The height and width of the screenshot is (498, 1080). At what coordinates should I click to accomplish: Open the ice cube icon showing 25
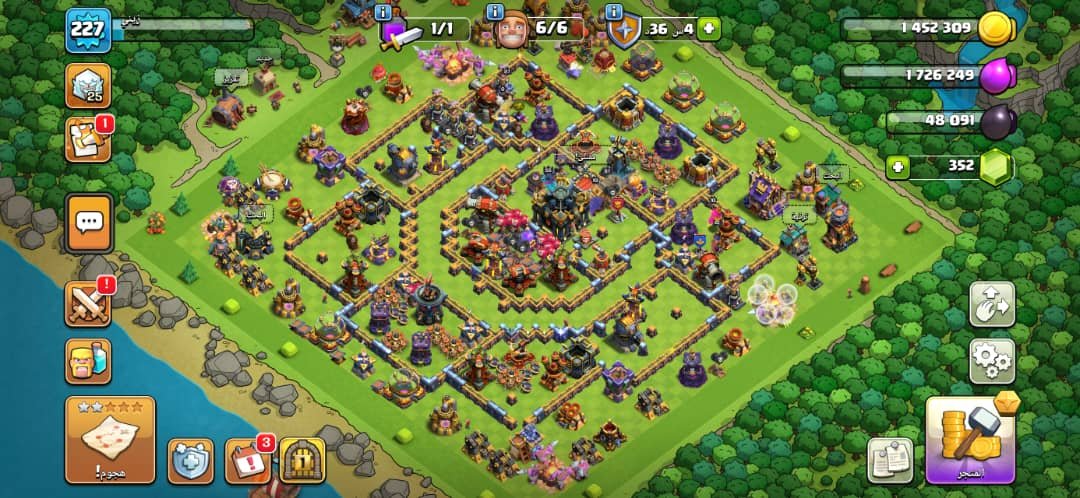point(88,86)
